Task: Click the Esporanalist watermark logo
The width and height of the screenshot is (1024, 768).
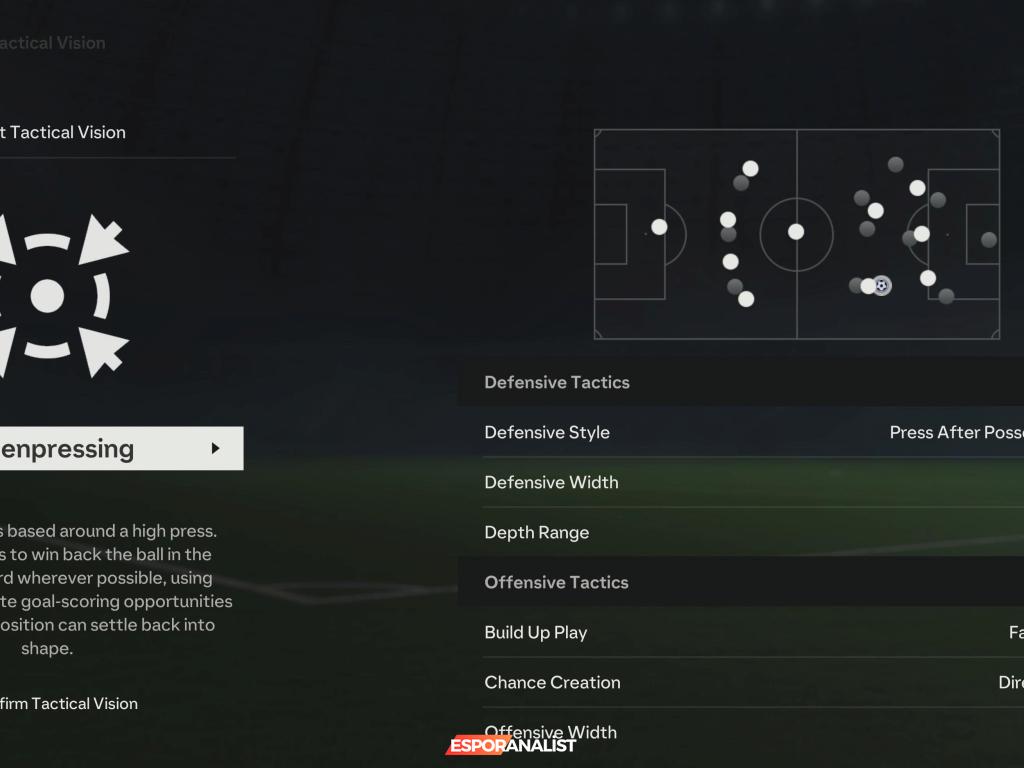Action: tap(511, 745)
